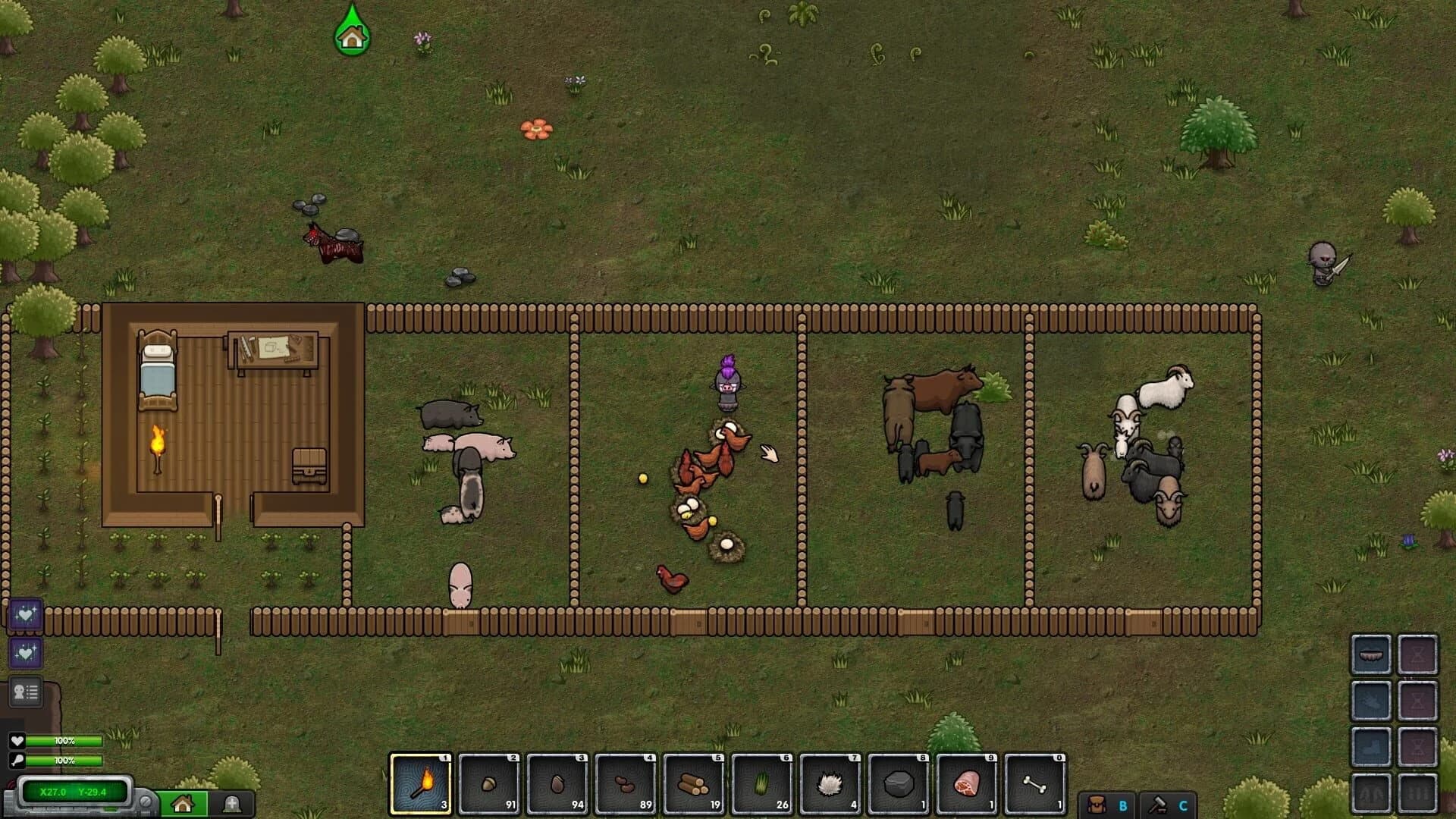Viewport: 1456px width, 819px height.
Task: Toggle the lower sparkling heart ability
Action: point(25,653)
